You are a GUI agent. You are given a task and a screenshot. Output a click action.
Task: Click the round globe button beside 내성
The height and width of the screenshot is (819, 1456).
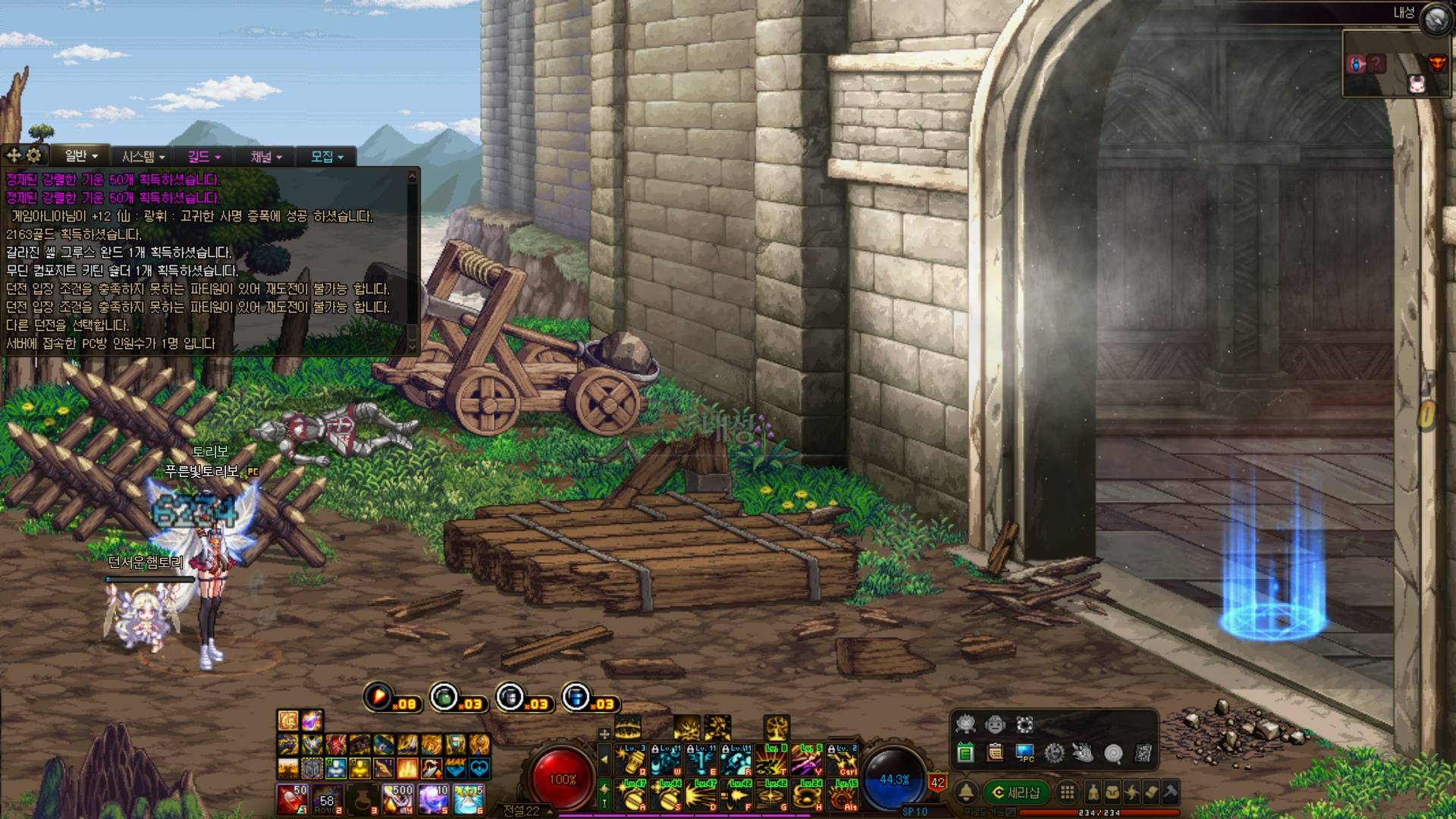[x=1434, y=20]
